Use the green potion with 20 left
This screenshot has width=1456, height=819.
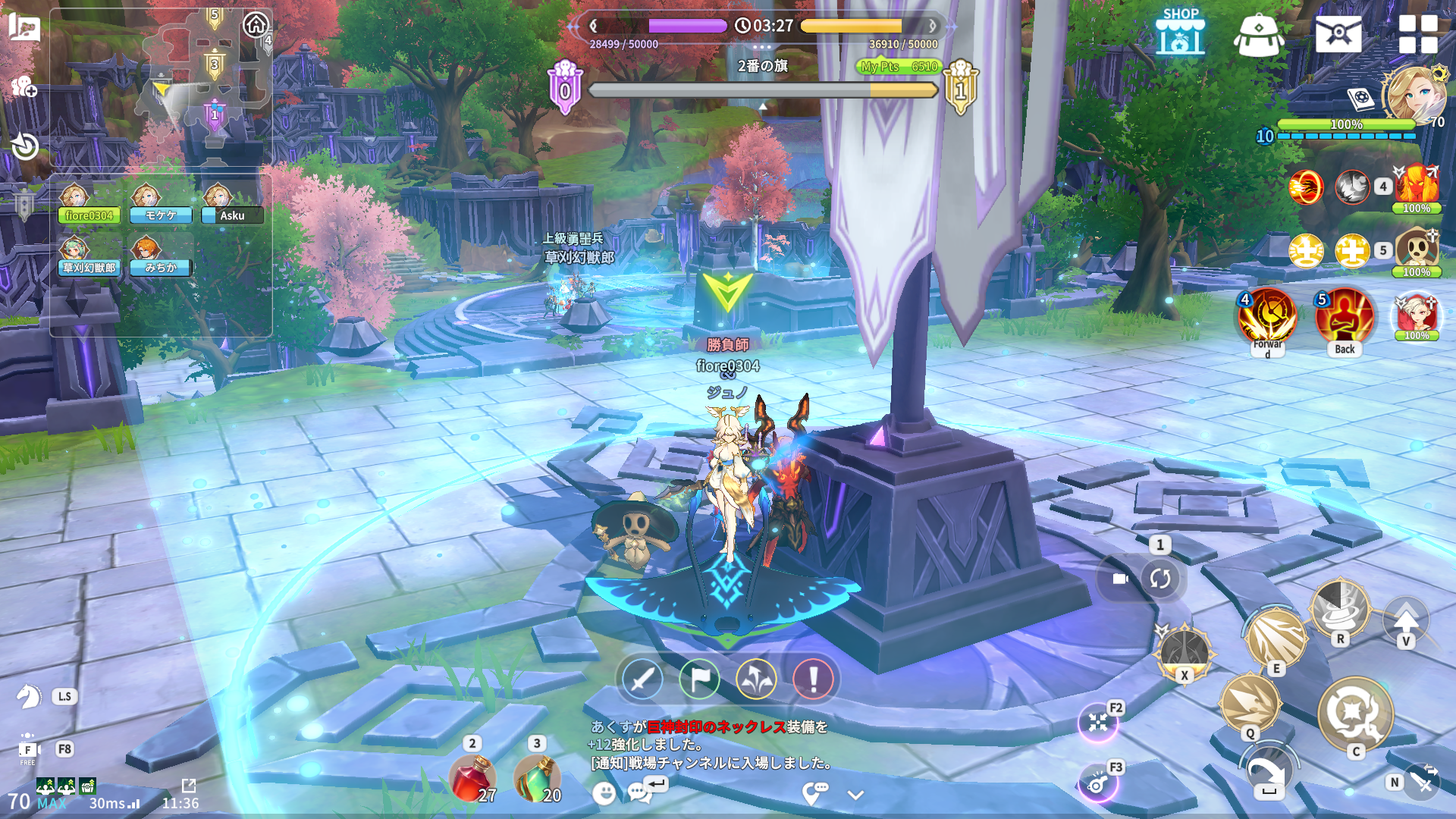point(537,778)
